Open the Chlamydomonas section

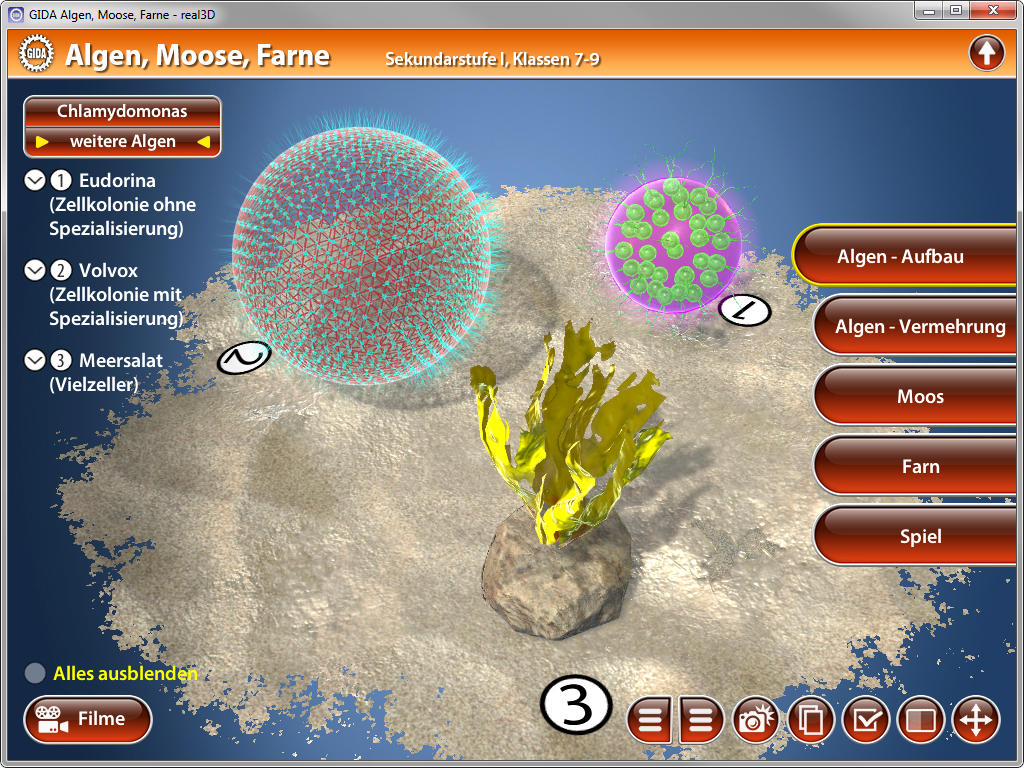coord(122,112)
